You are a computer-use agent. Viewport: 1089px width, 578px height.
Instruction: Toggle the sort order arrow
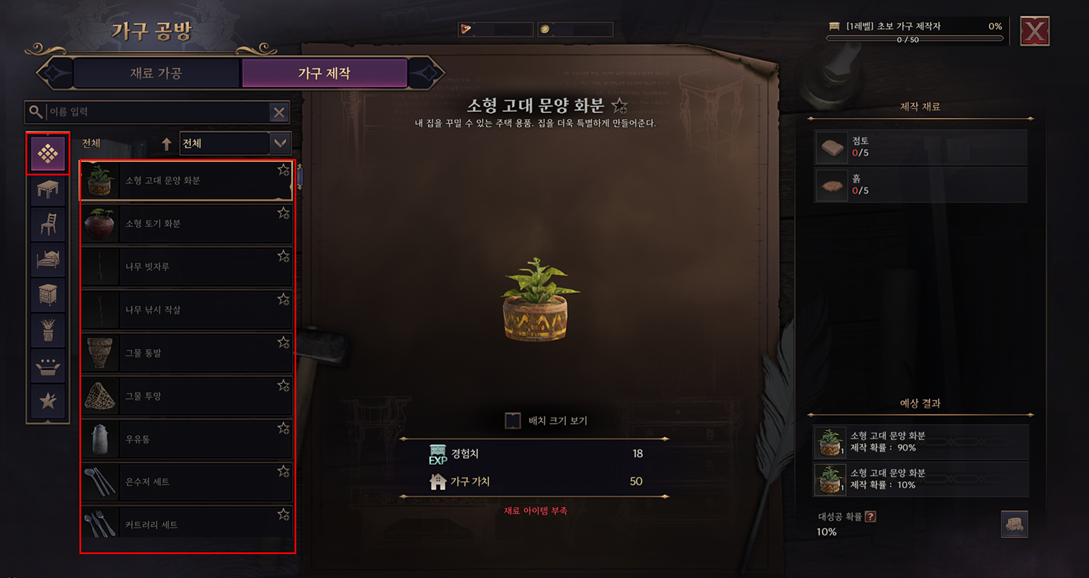(167, 144)
